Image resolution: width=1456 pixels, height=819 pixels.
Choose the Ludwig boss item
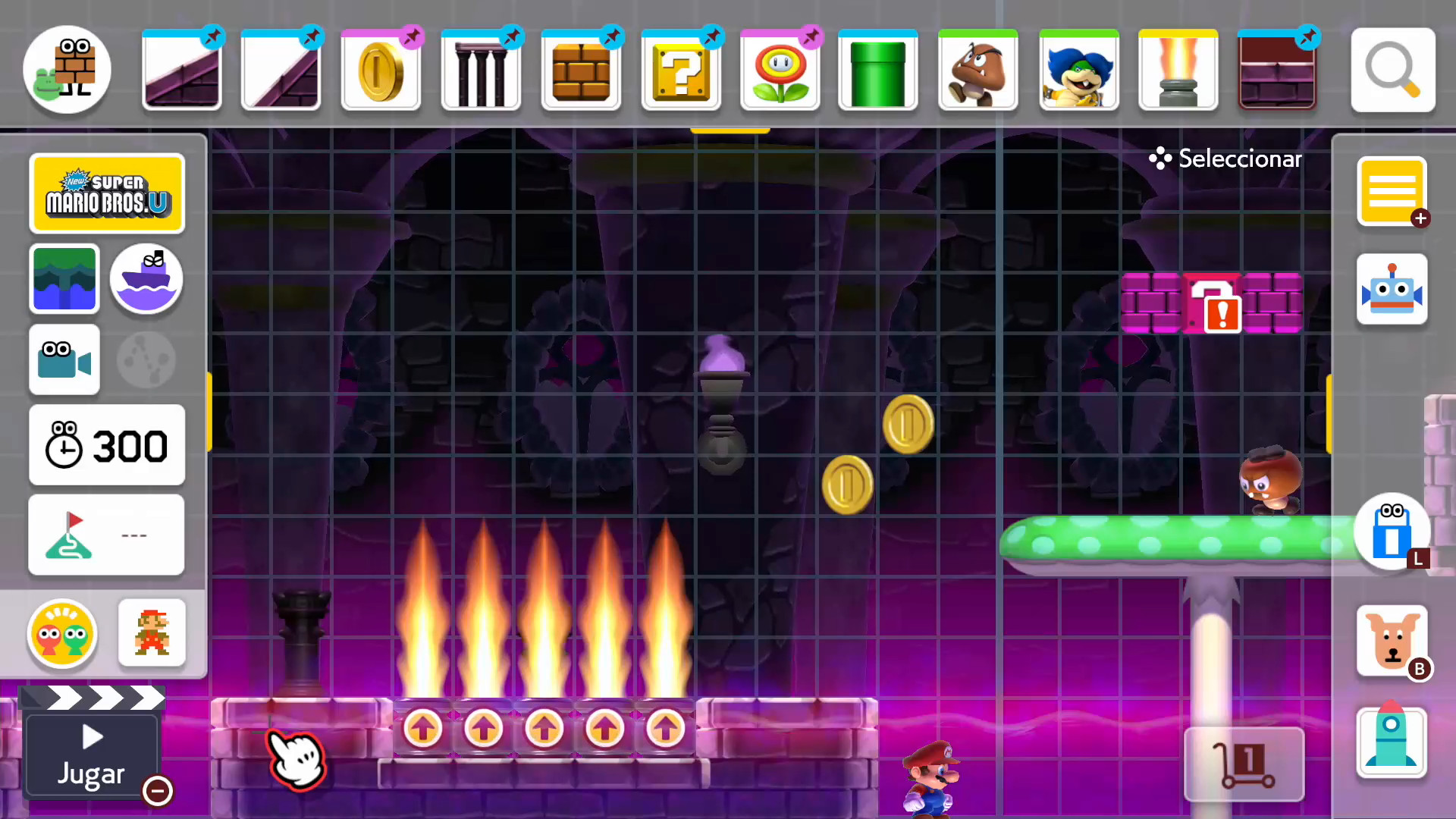click(1078, 69)
